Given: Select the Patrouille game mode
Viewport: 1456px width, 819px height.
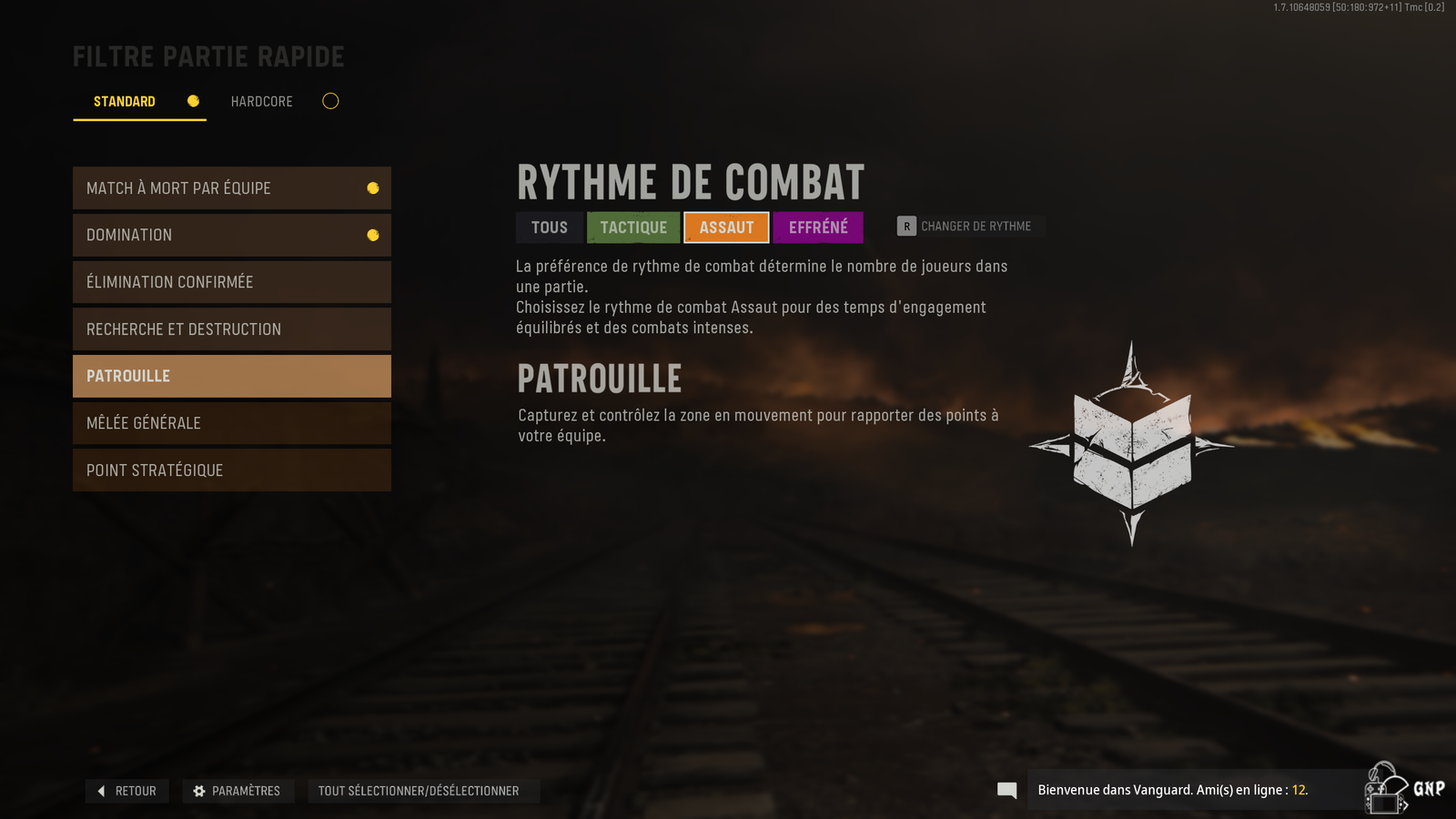Looking at the screenshot, I should pyautogui.click(x=231, y=376).
